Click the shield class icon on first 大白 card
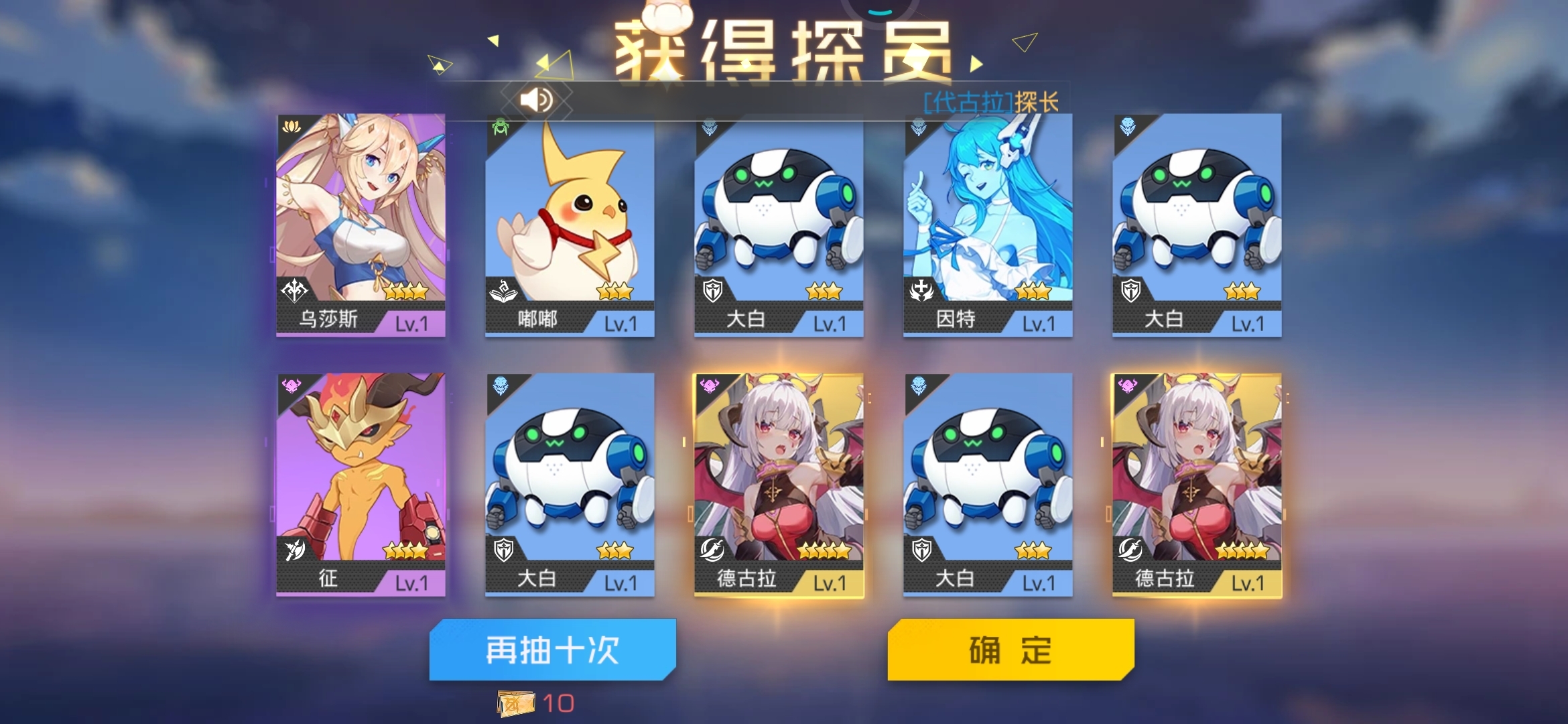1568x724 pixels. tap(714, 291)
